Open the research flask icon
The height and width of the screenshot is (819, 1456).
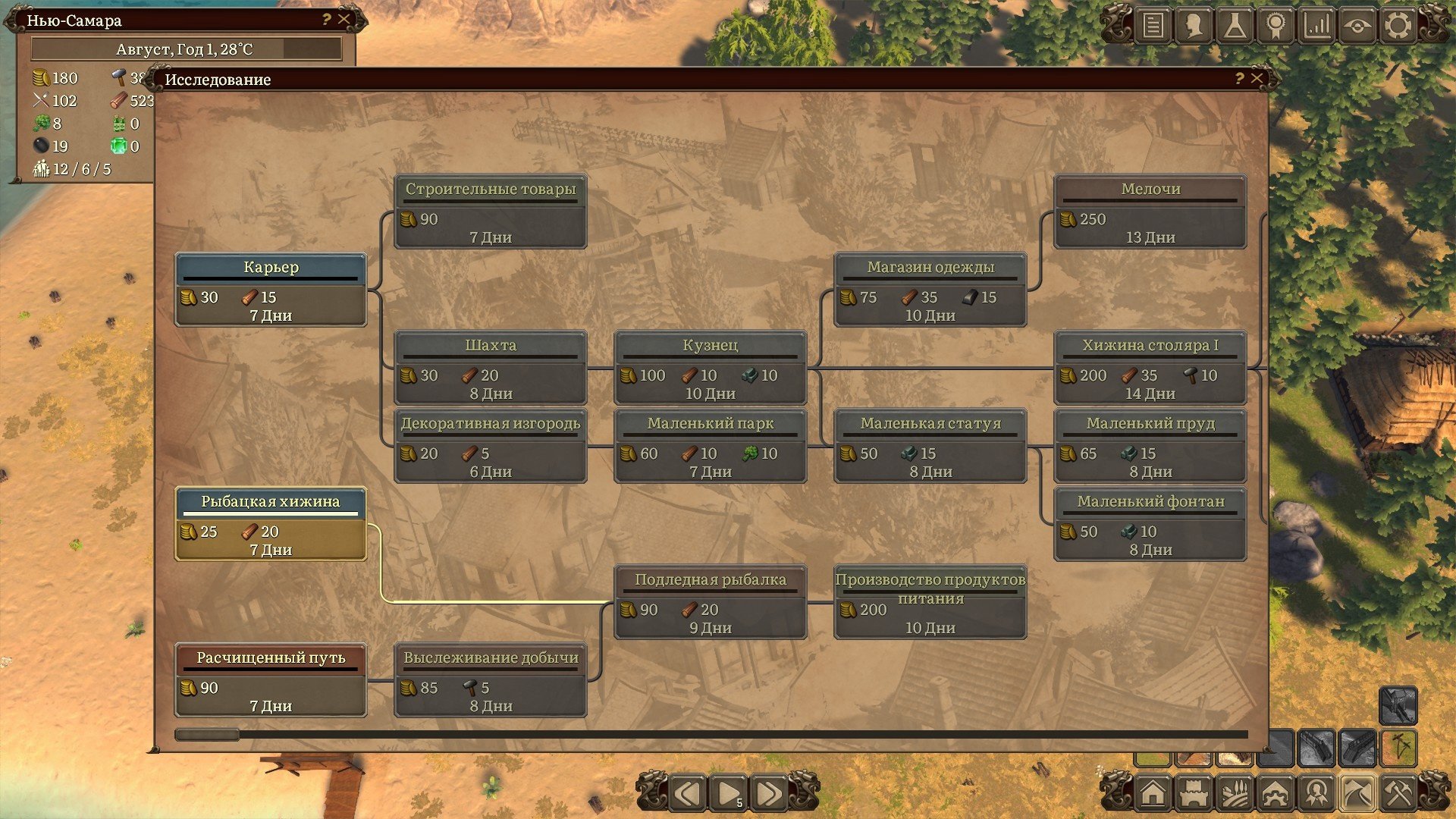(1235, 26)
